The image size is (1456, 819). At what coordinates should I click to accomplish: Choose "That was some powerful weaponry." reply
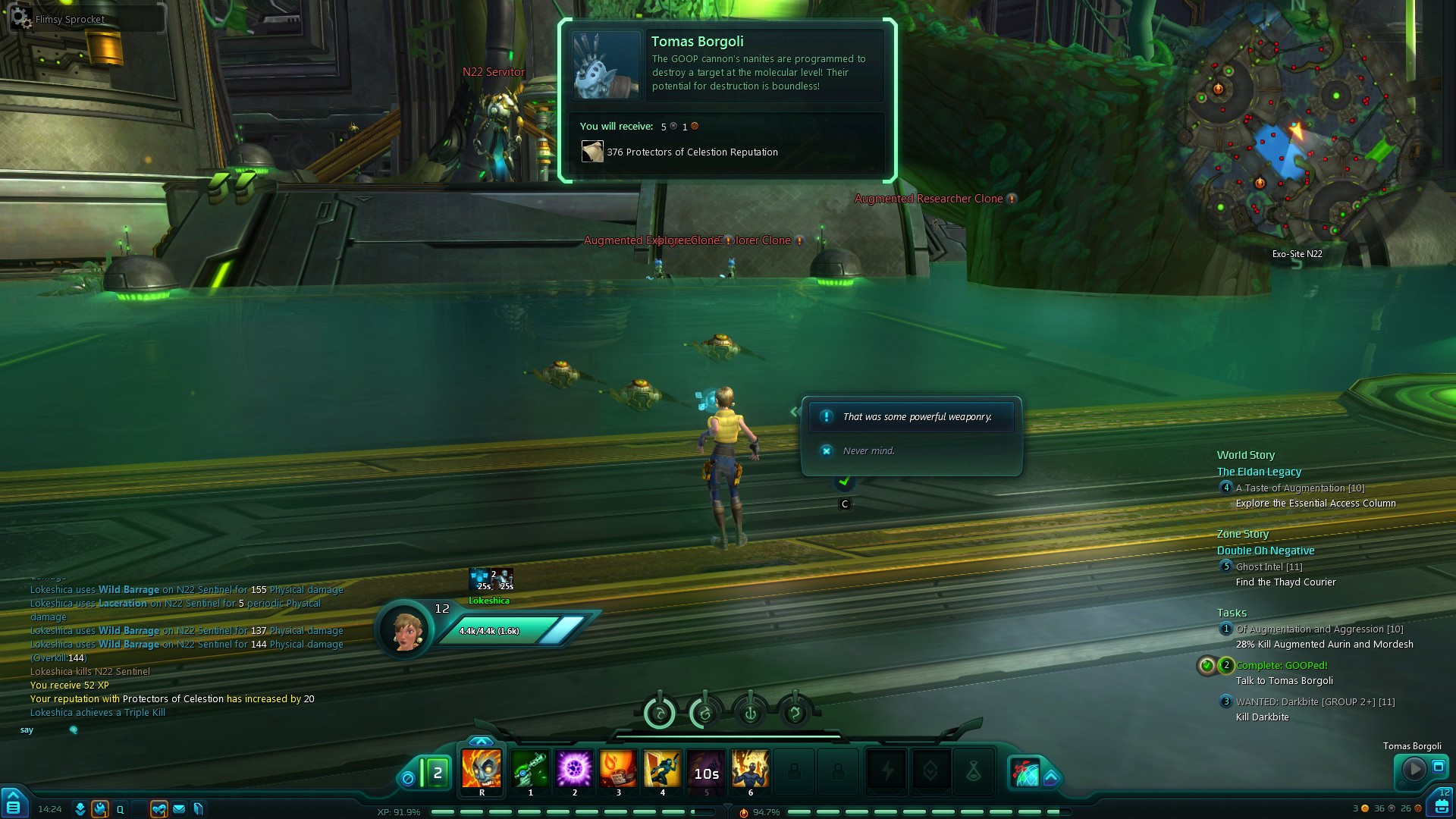(917, 417)
